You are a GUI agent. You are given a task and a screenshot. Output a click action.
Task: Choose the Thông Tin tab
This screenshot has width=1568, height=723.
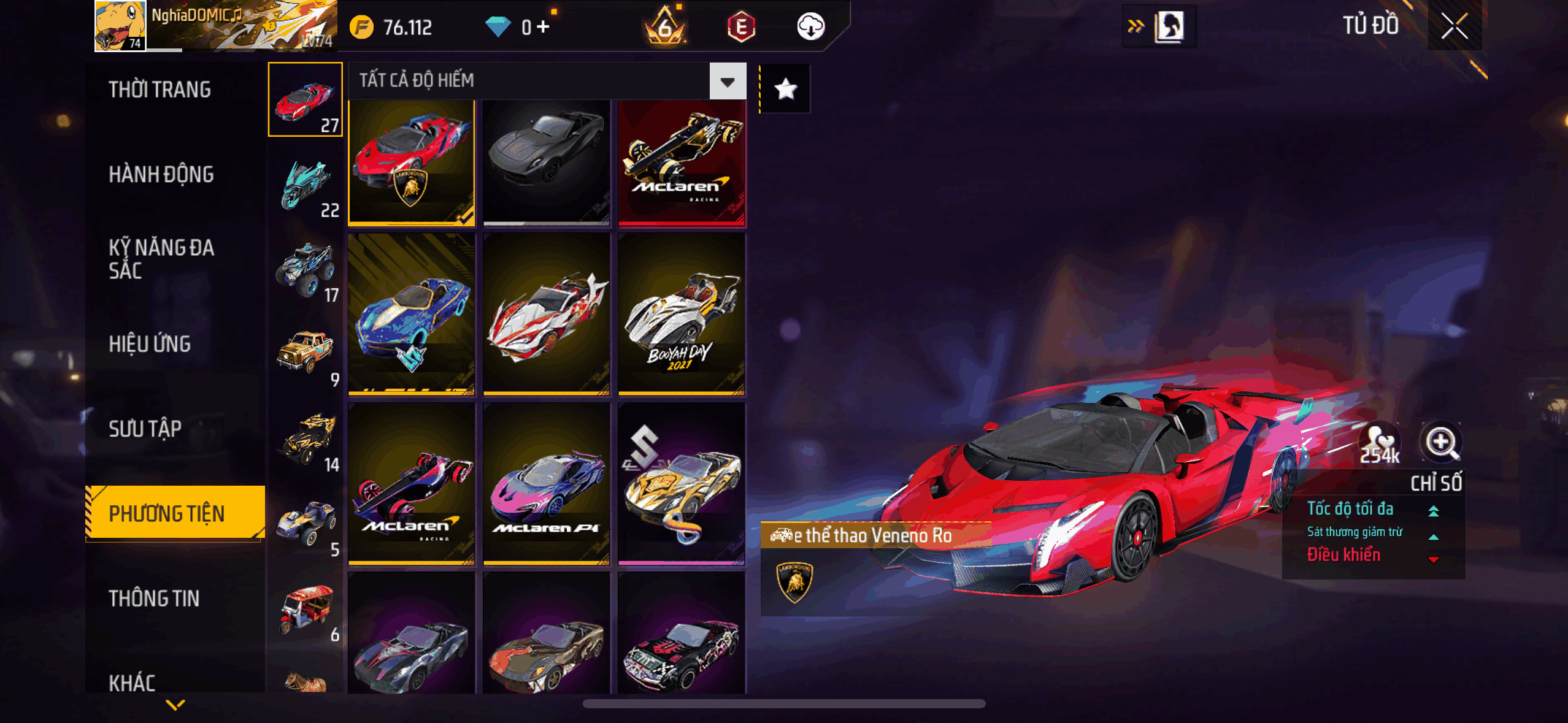tap(154, 599)
